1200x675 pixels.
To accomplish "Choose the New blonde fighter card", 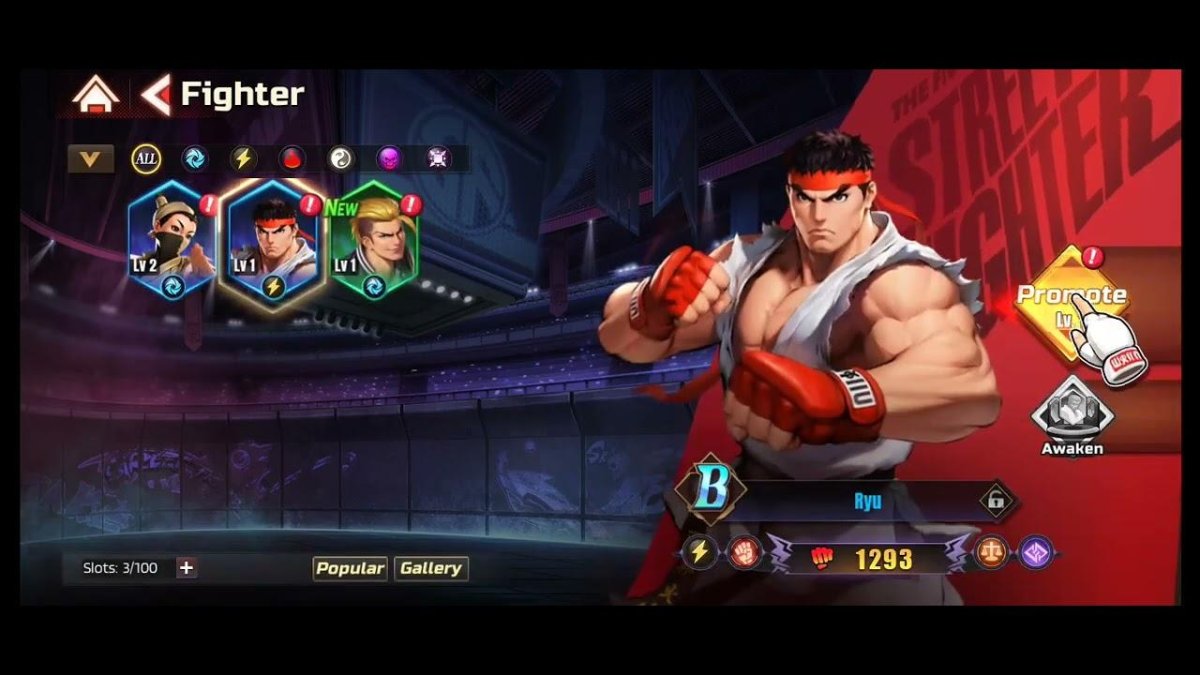I will [374, 242].
